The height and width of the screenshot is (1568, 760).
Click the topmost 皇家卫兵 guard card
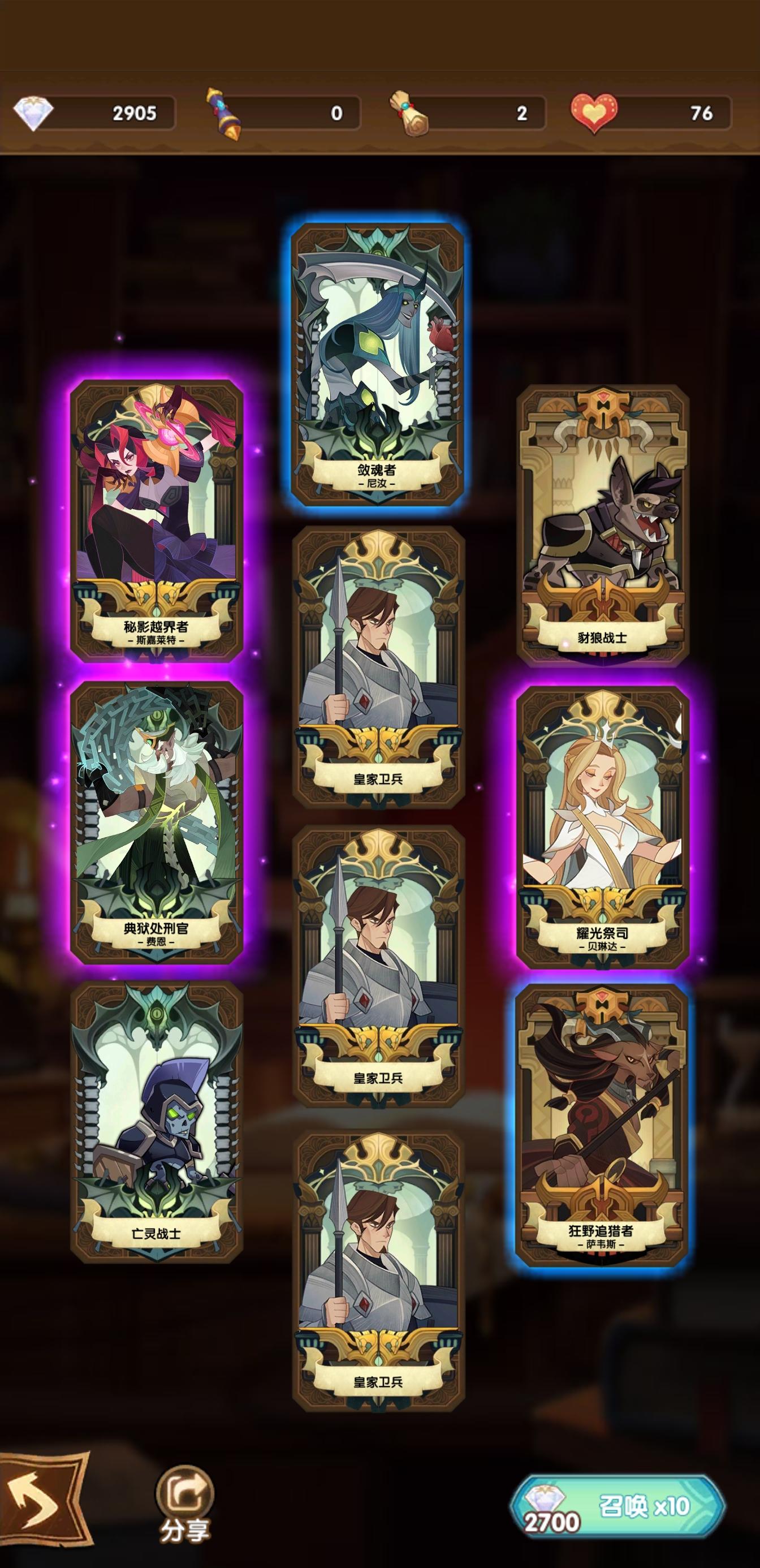pyautogui.click(x=379, y=664)
